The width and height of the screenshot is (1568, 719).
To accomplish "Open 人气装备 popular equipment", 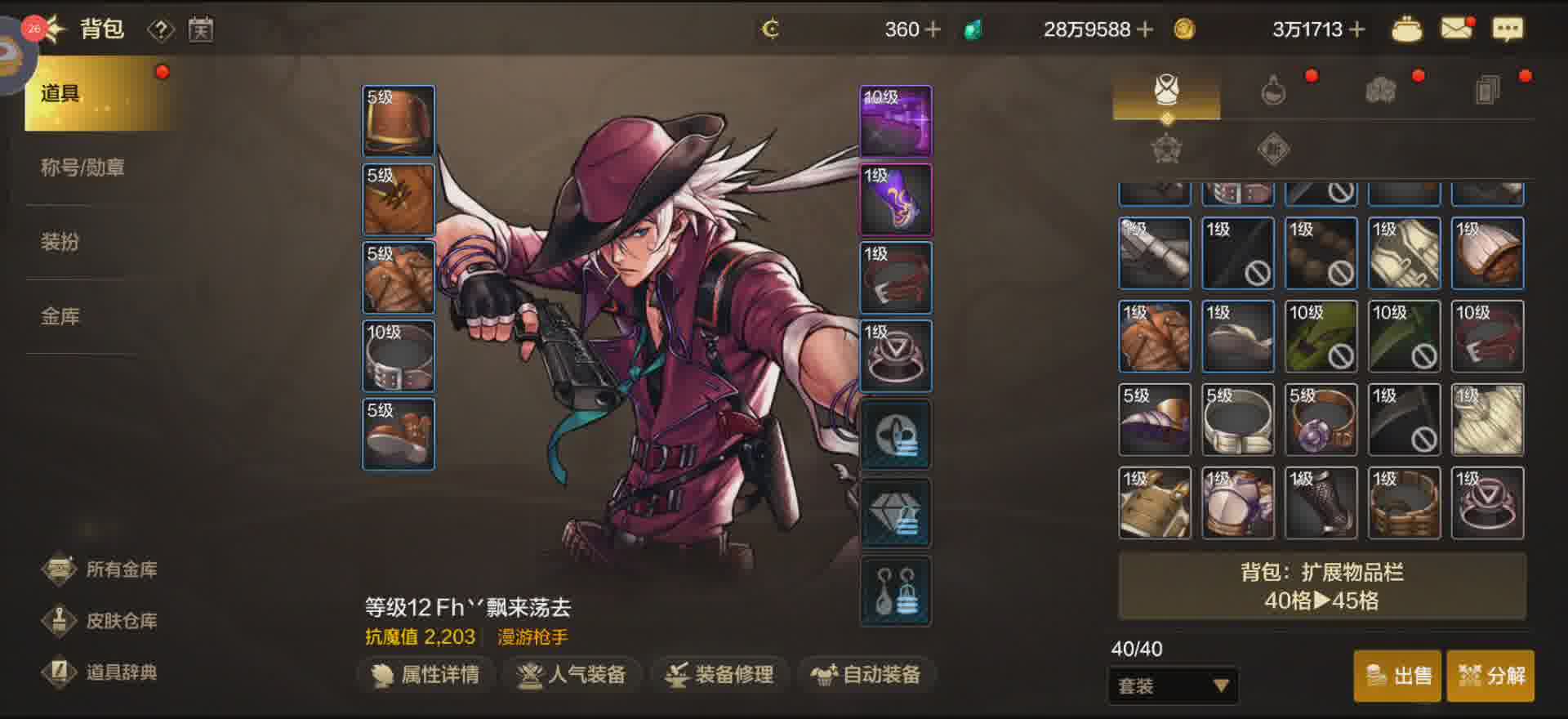I will coord(572,675).
